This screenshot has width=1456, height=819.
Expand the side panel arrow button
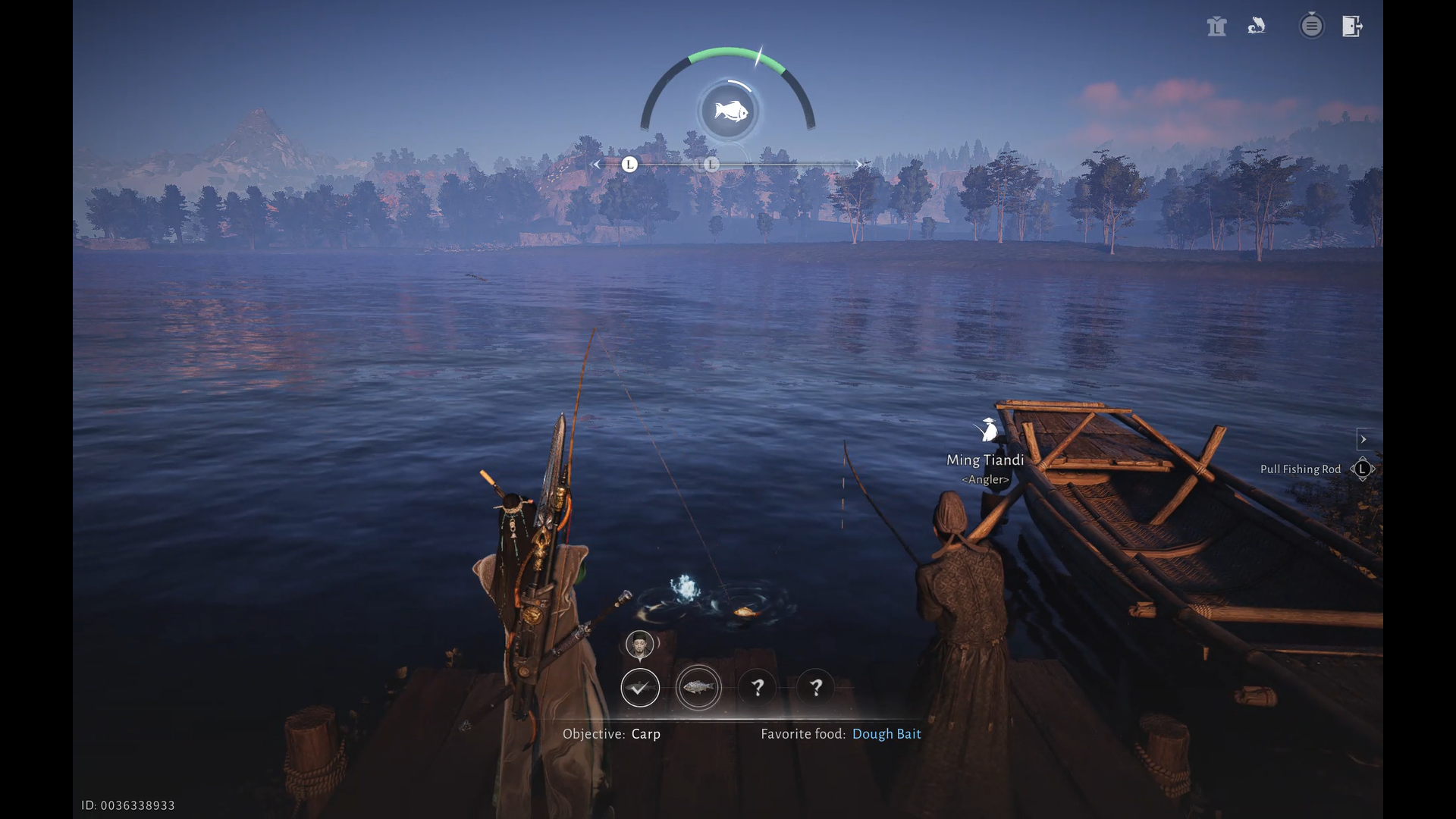(x=1363, y=439)
